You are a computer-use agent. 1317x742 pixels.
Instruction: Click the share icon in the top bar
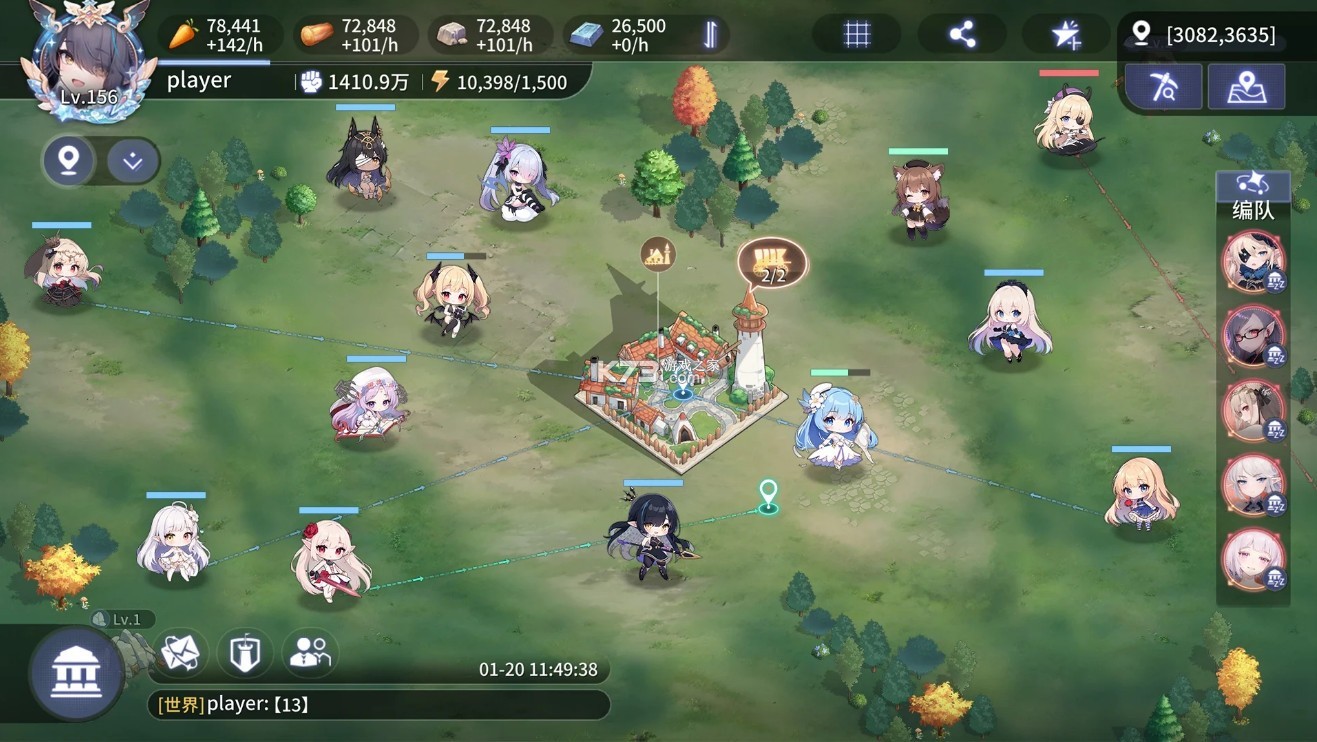click(962, 33)
